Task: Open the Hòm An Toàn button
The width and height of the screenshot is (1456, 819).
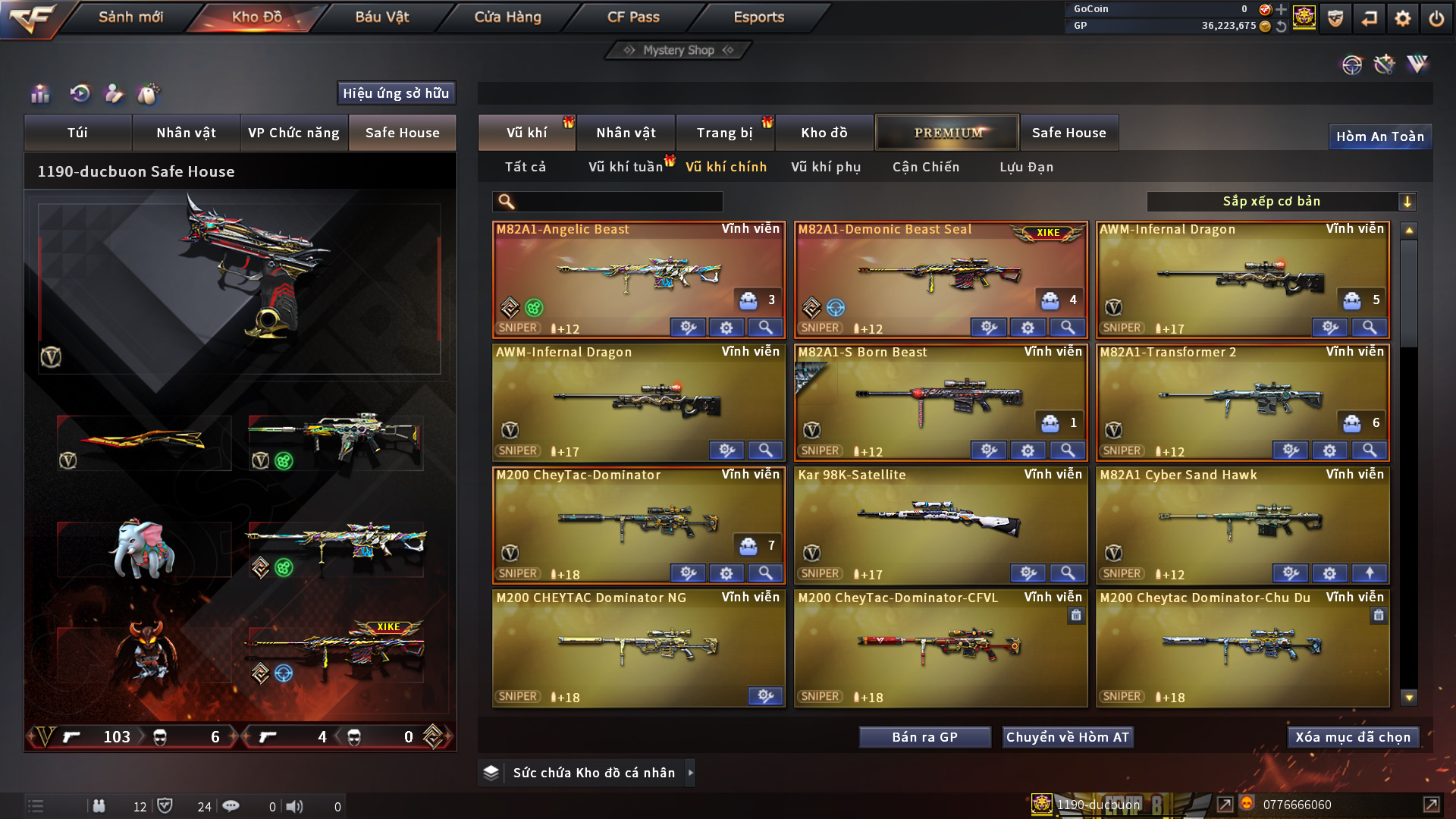Action: (1379, 136)
